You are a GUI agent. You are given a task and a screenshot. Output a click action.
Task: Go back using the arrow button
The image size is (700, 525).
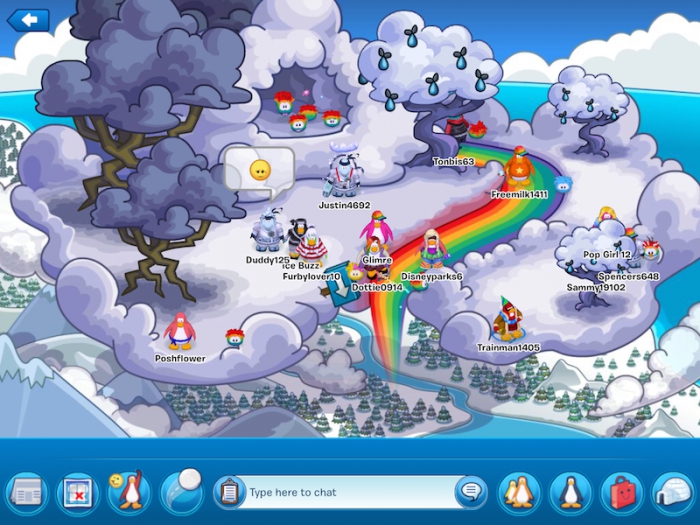tap(28, 19)
